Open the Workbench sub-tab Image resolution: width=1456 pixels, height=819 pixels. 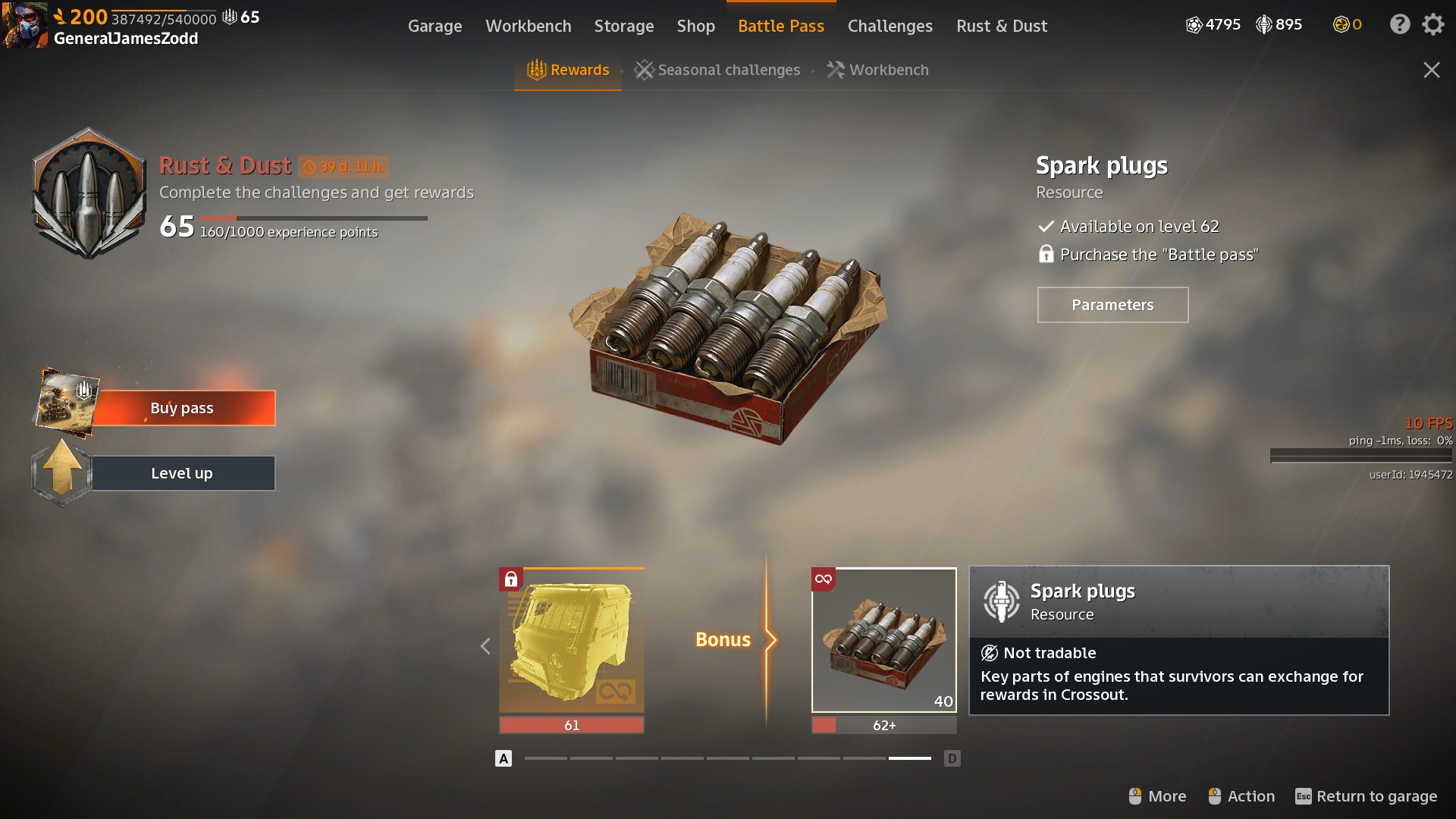[x=877, y=70]
